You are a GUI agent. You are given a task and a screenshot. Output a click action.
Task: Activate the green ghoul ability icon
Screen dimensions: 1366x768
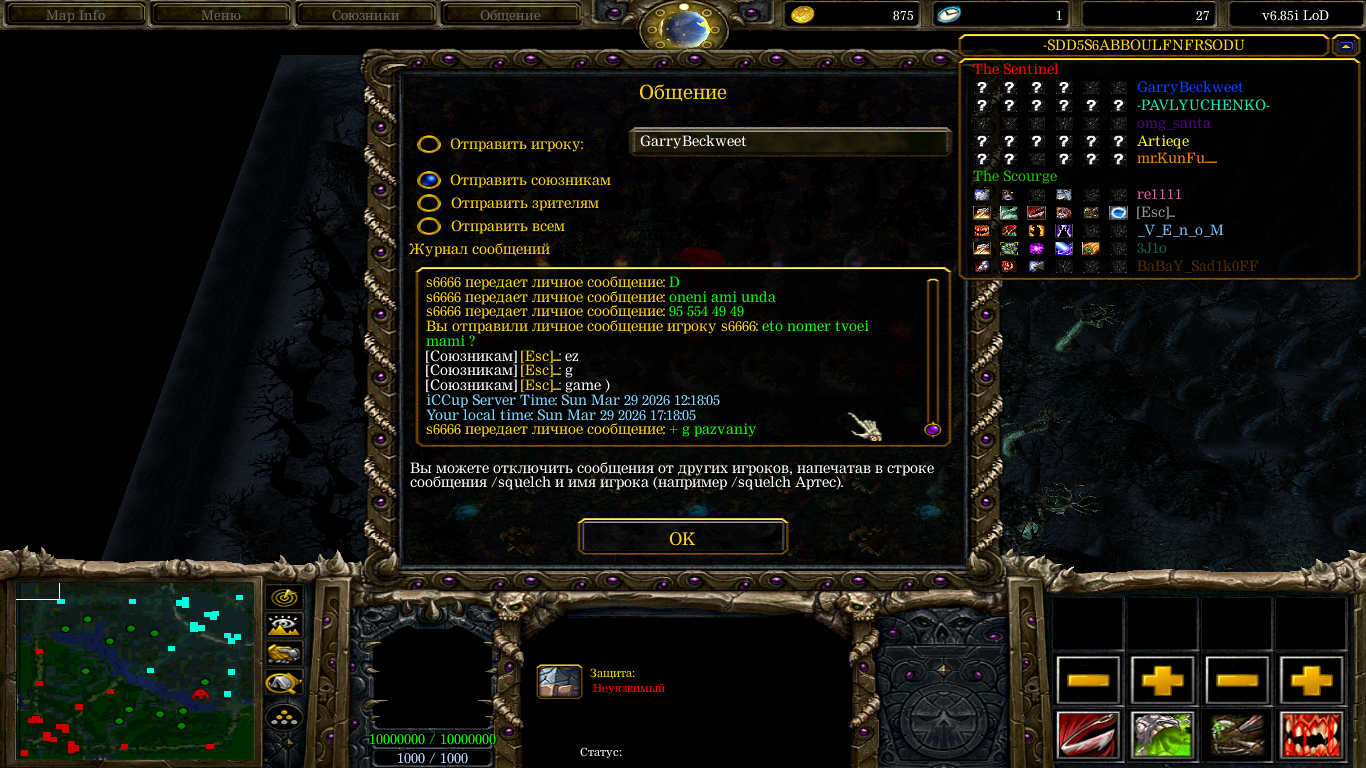pyautogui.click(x=1161, y=734)
